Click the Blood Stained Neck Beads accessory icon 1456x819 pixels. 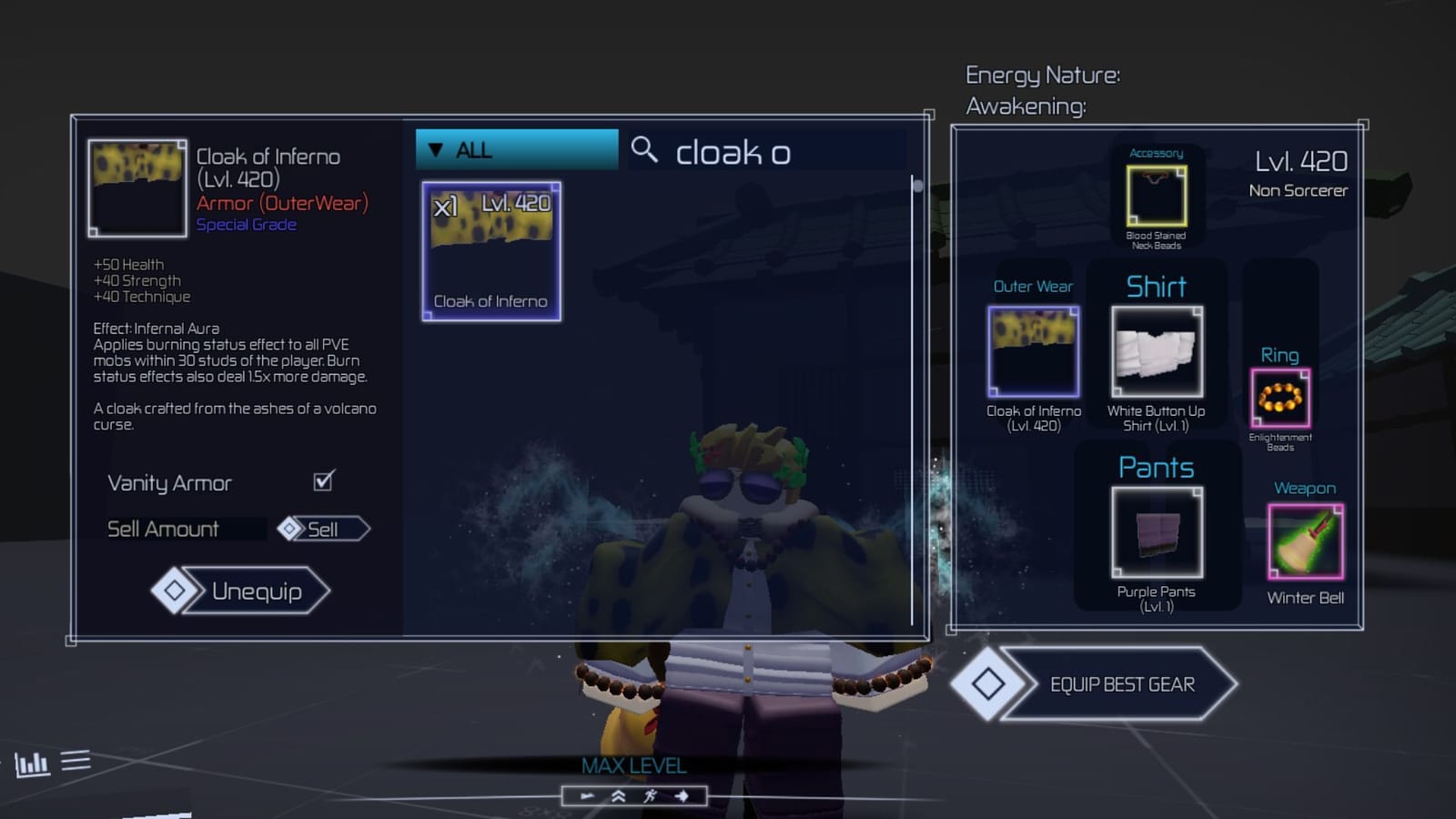click(x=1155, y=196)
